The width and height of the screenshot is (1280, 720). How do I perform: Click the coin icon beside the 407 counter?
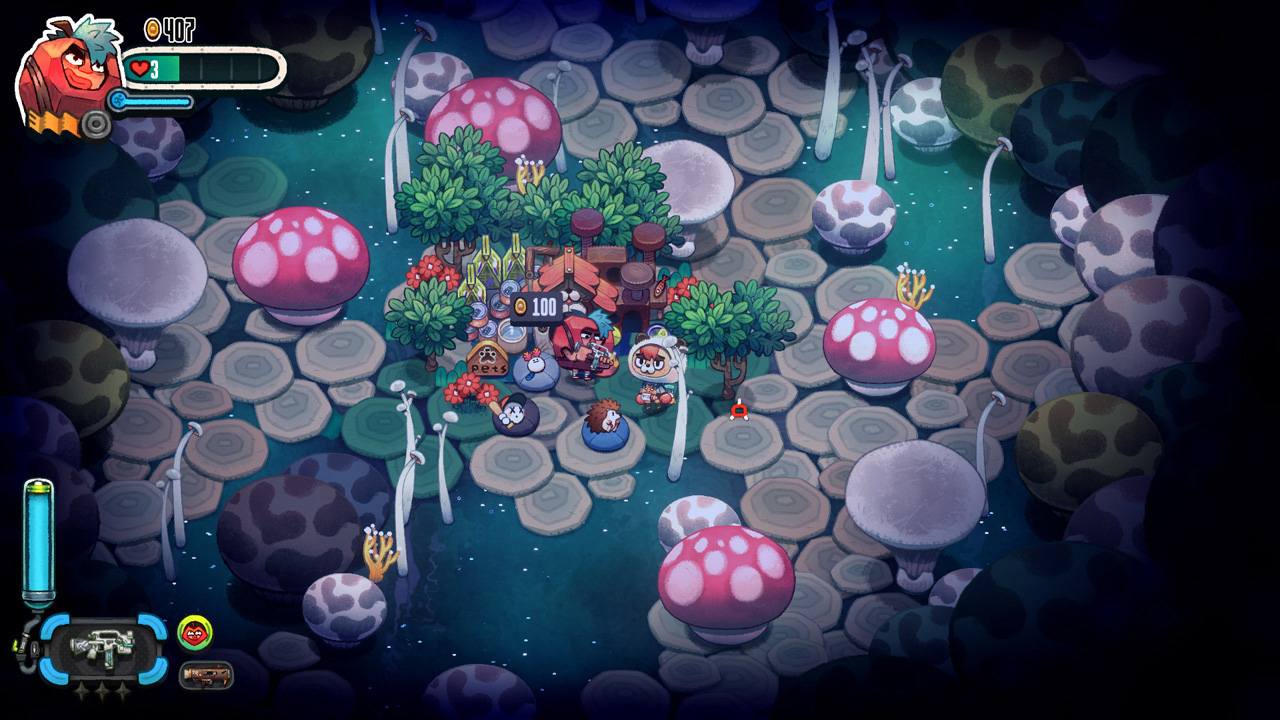coord(151,30)
